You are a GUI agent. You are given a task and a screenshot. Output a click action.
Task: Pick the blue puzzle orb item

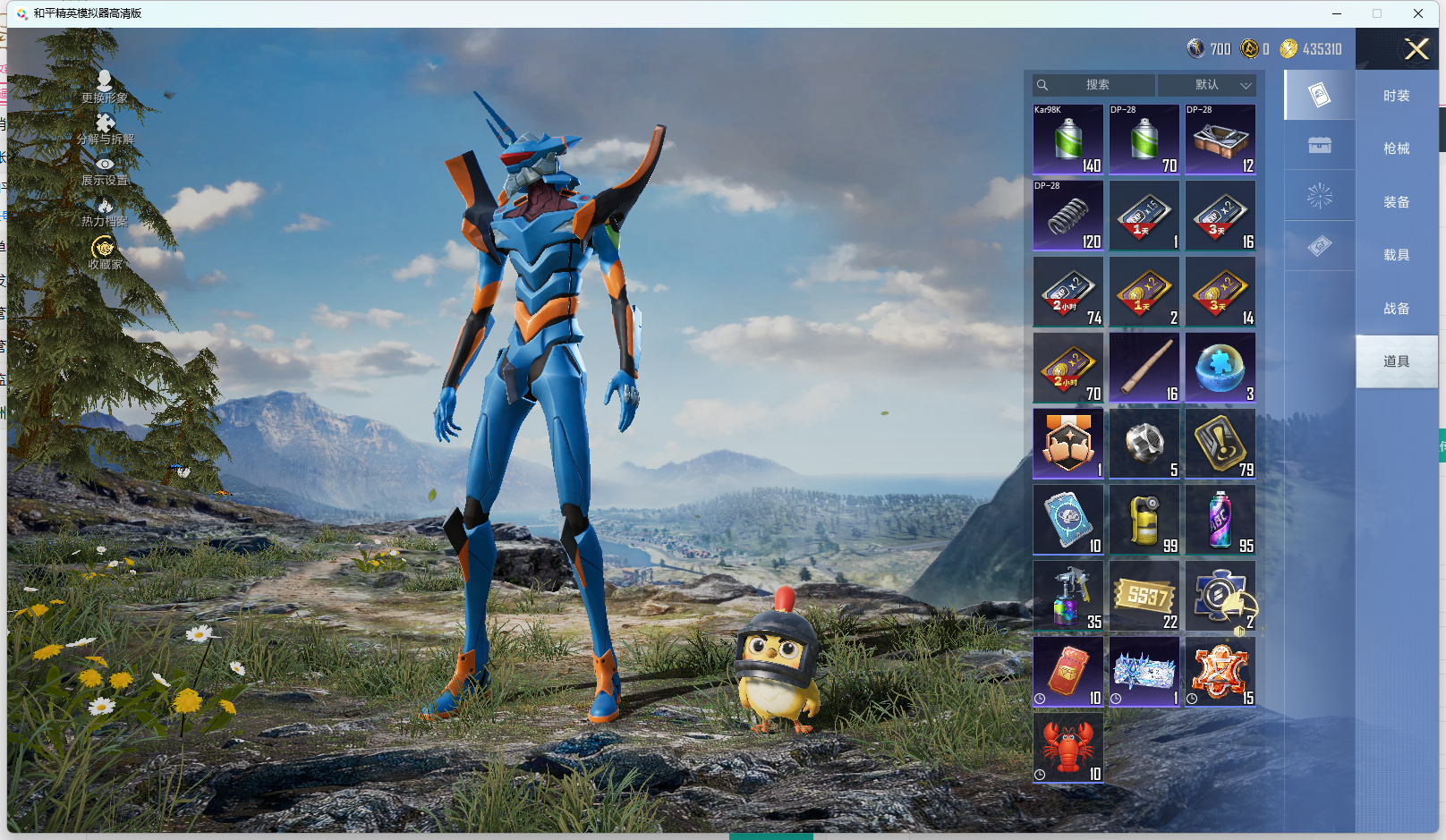1221,368
